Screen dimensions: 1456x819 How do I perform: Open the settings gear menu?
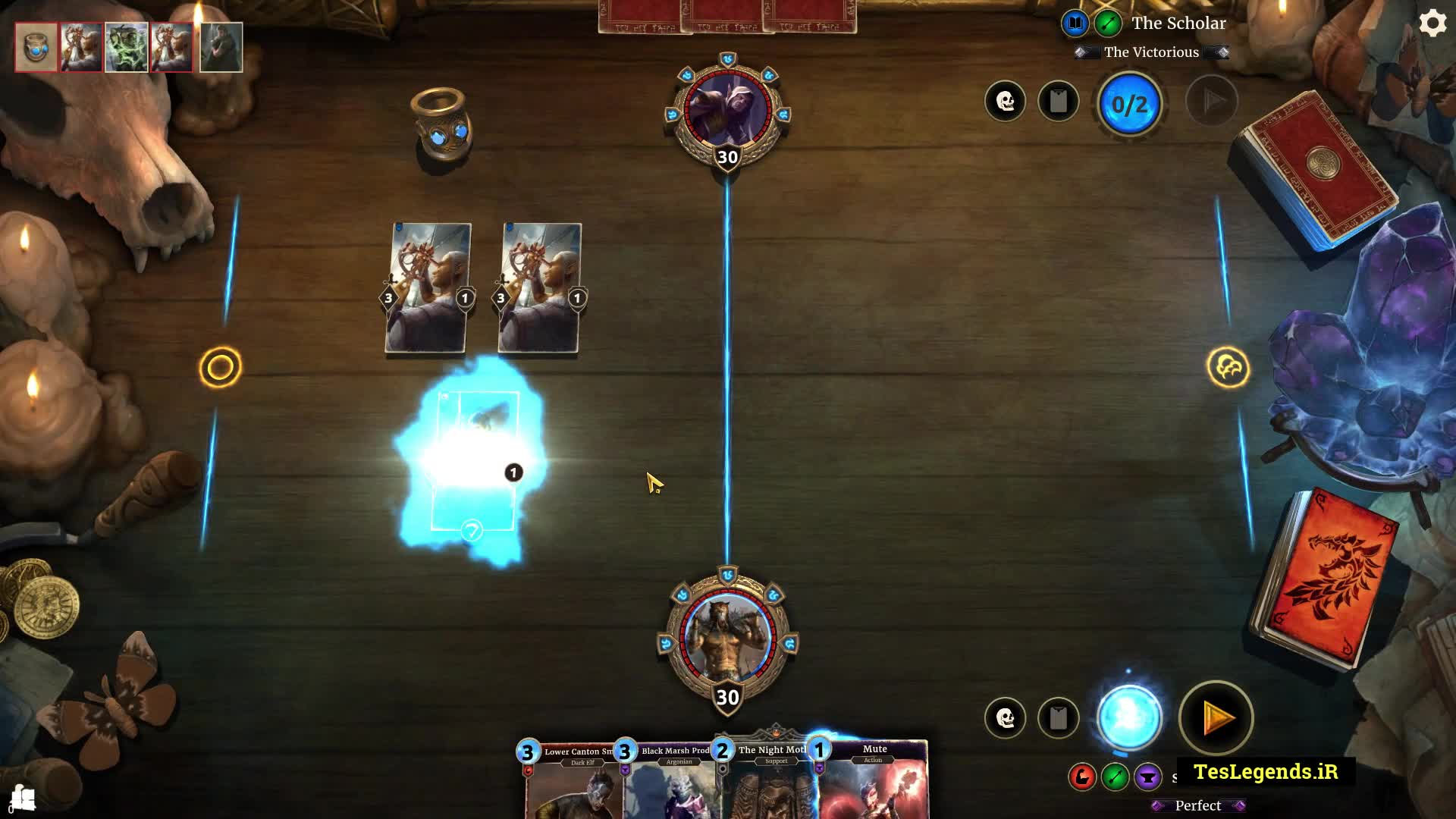point(1432,24)
